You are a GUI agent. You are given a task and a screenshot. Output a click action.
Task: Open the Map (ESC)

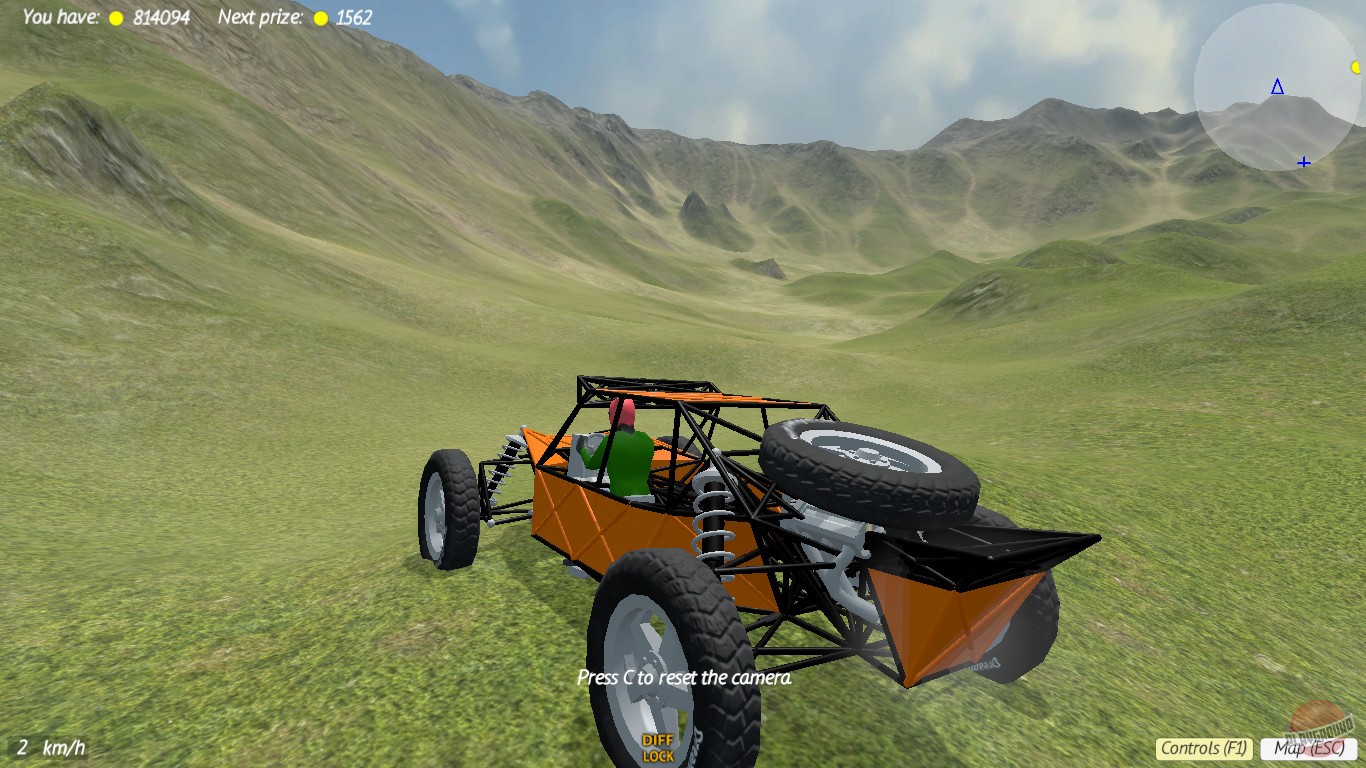click(x=1310, y=747)
